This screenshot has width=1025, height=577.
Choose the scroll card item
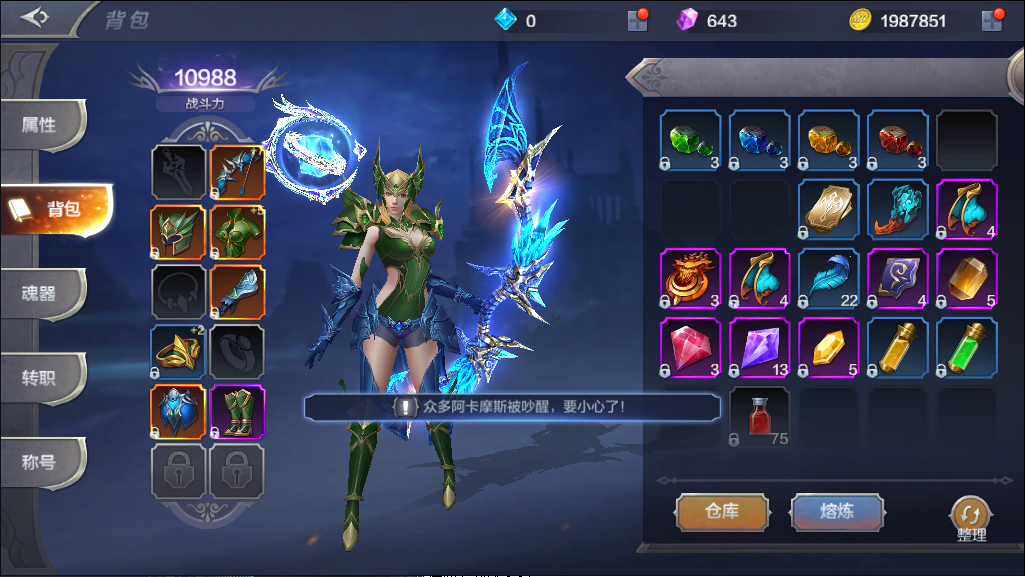coord(829,209)
